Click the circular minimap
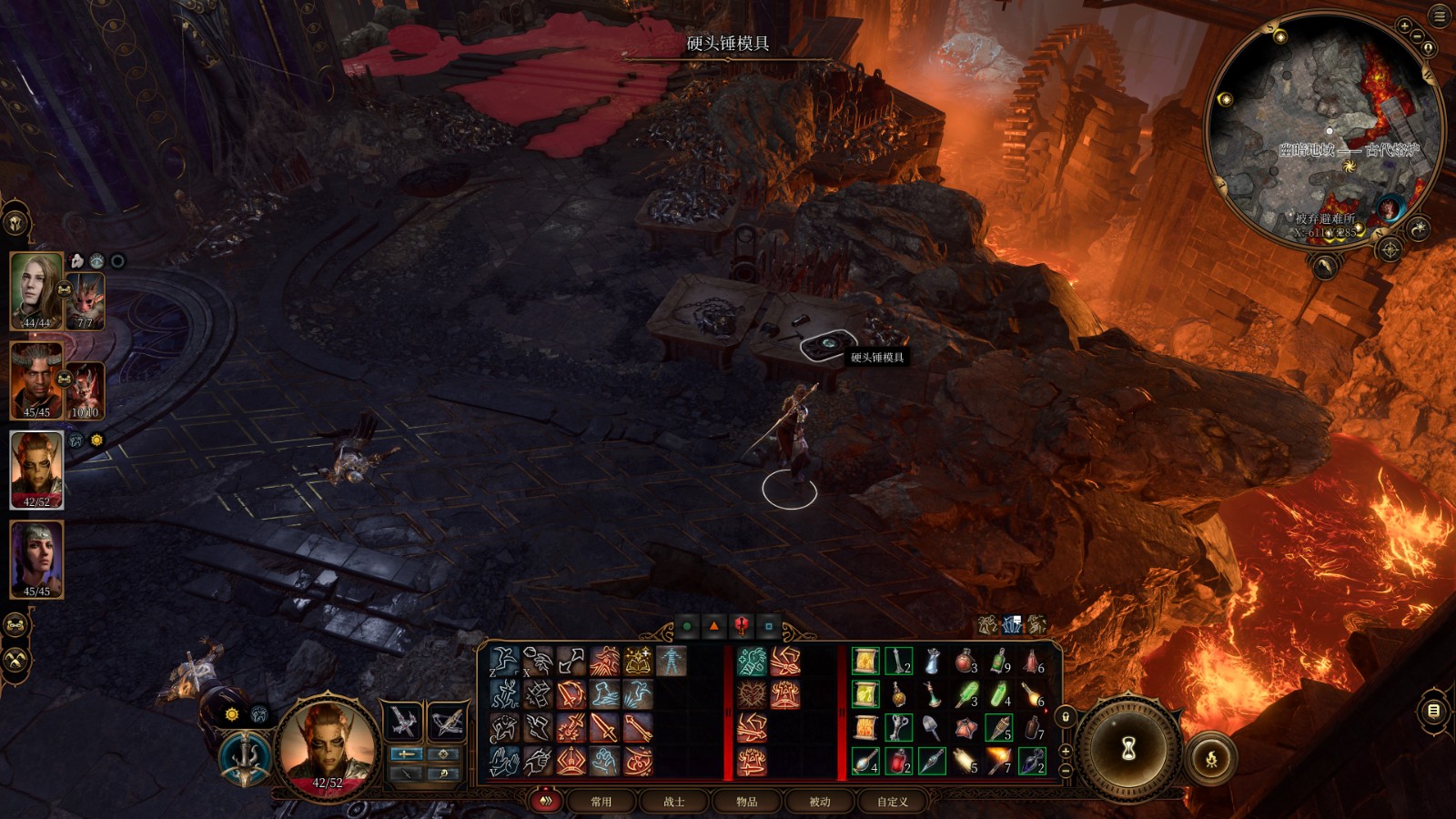 pyautogui.click(x=1324, y=132)
